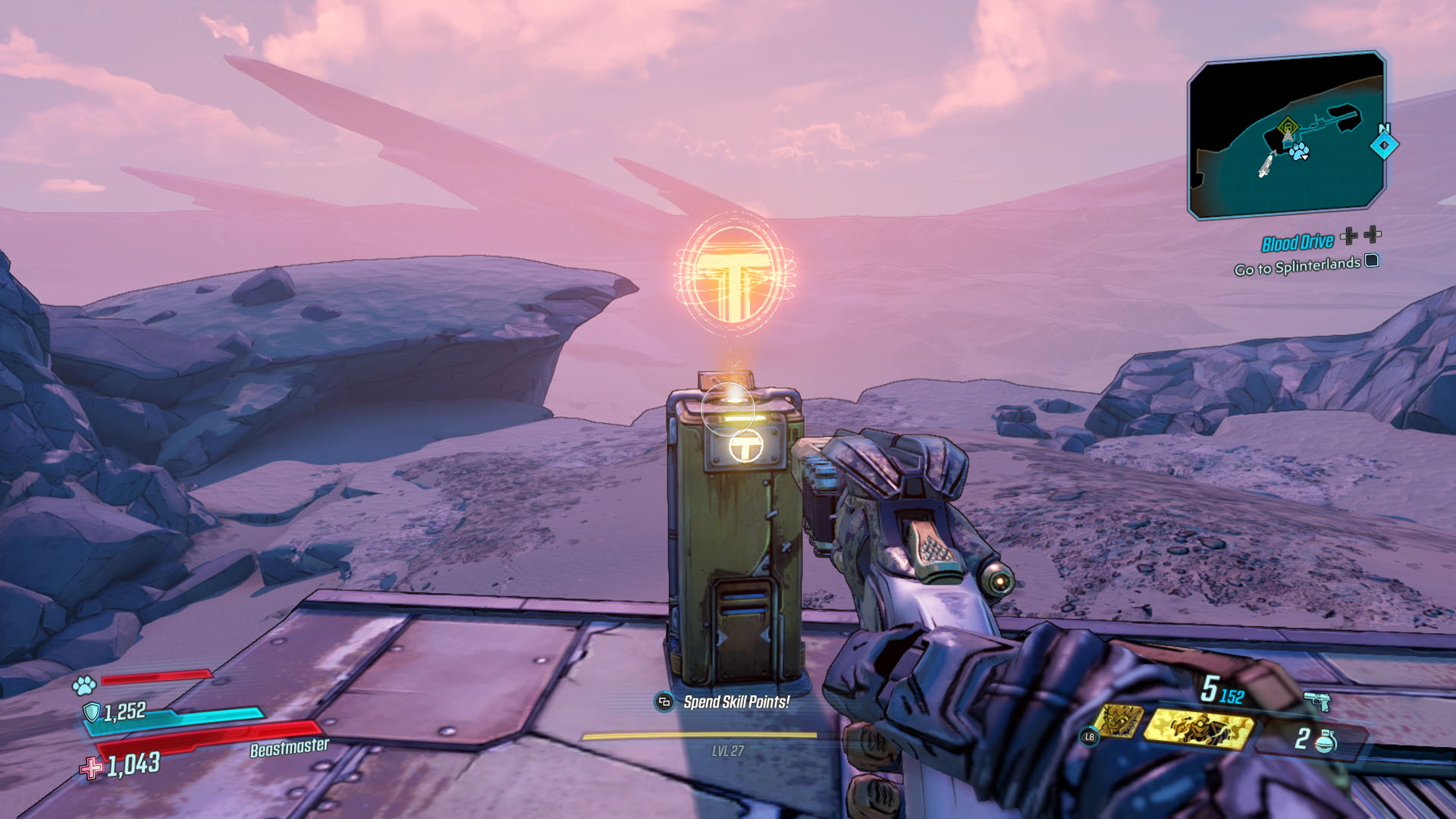Image resolution: width=1456 pixels, height=819 pixels.
Task: Select the small yellow pet skill icon
Action: (x=1119, y=721)
